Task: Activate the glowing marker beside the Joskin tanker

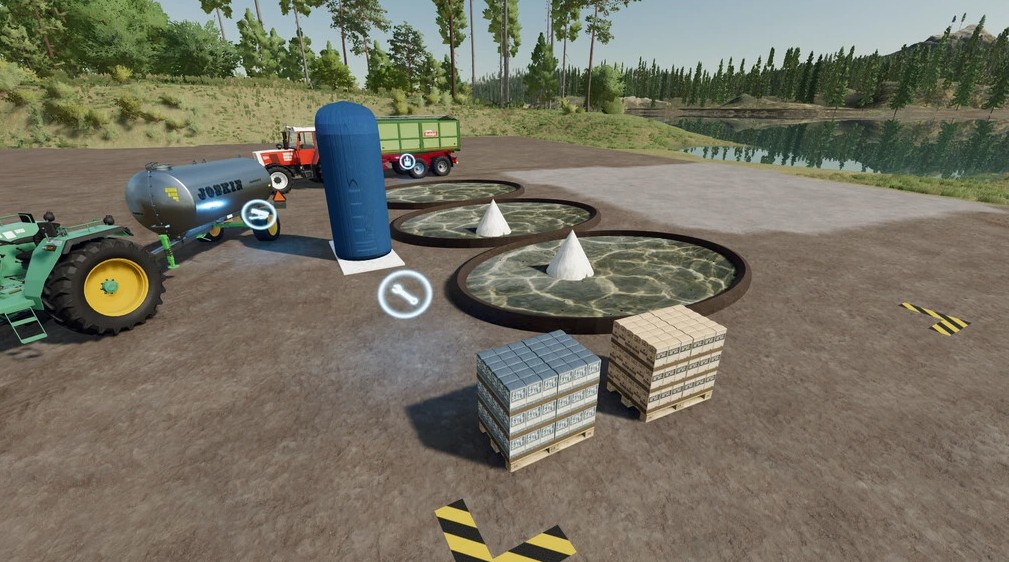Action: point(259,214)
